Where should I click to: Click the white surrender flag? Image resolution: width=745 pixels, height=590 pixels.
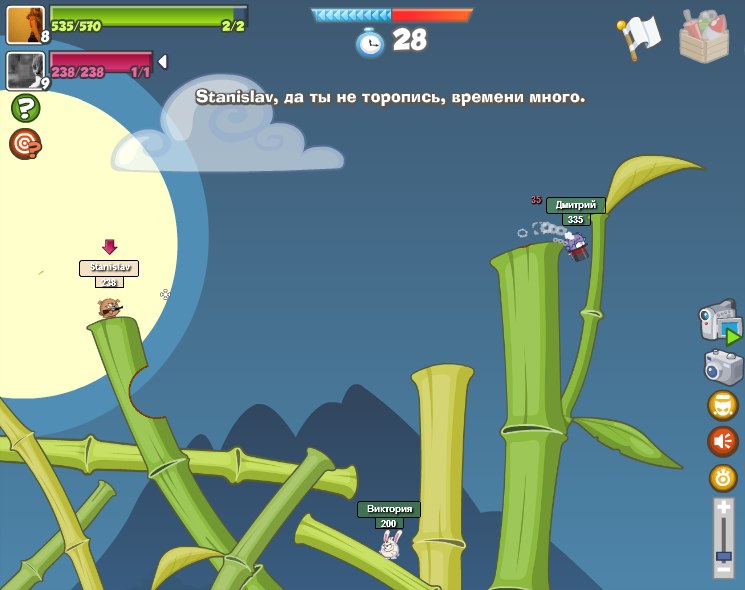[x=640, y=36]
